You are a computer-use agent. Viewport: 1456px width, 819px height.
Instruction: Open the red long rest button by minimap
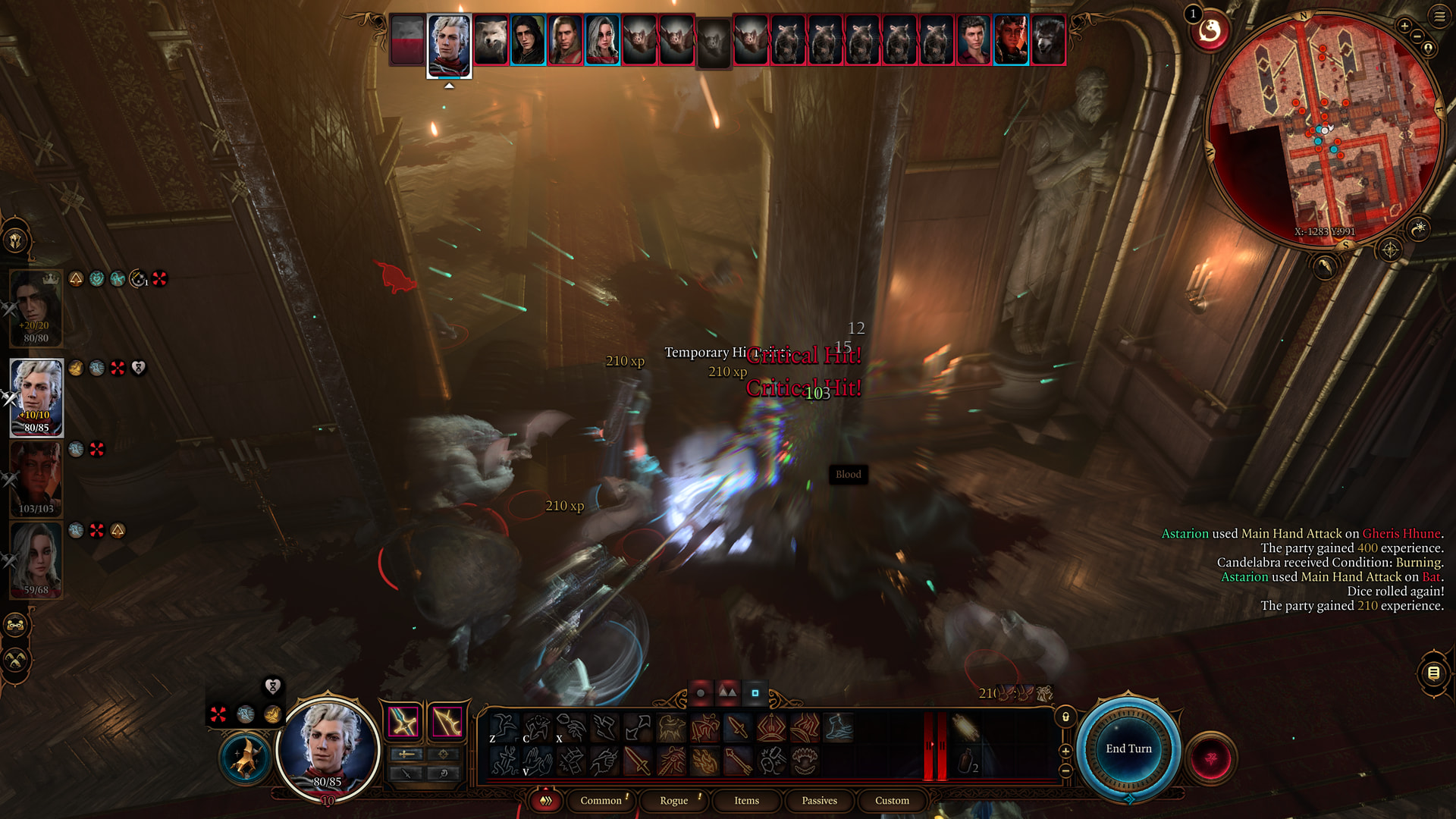click(1210, 31)
